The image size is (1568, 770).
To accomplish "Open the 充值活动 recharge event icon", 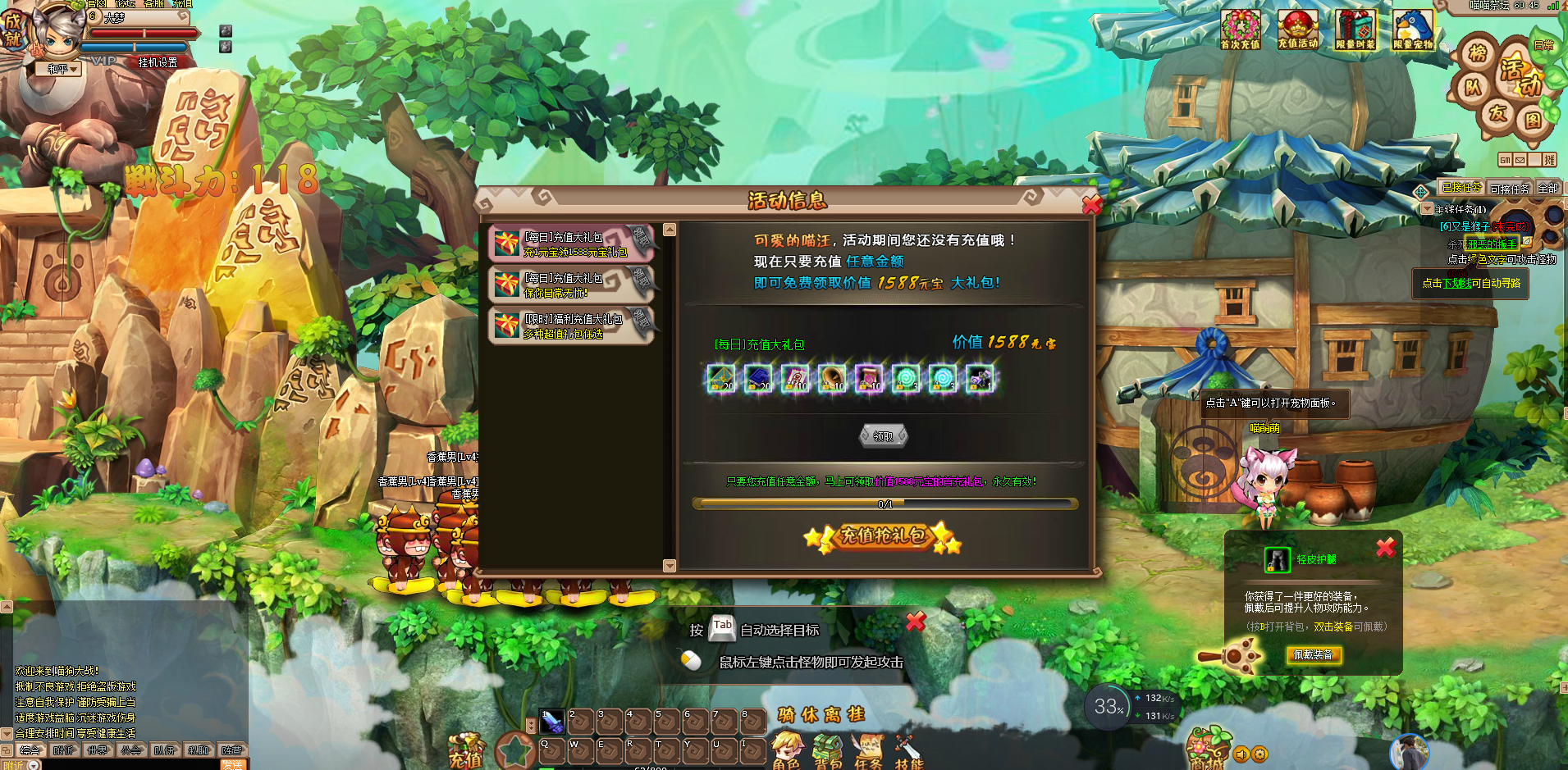I will tap(1297, 30).
